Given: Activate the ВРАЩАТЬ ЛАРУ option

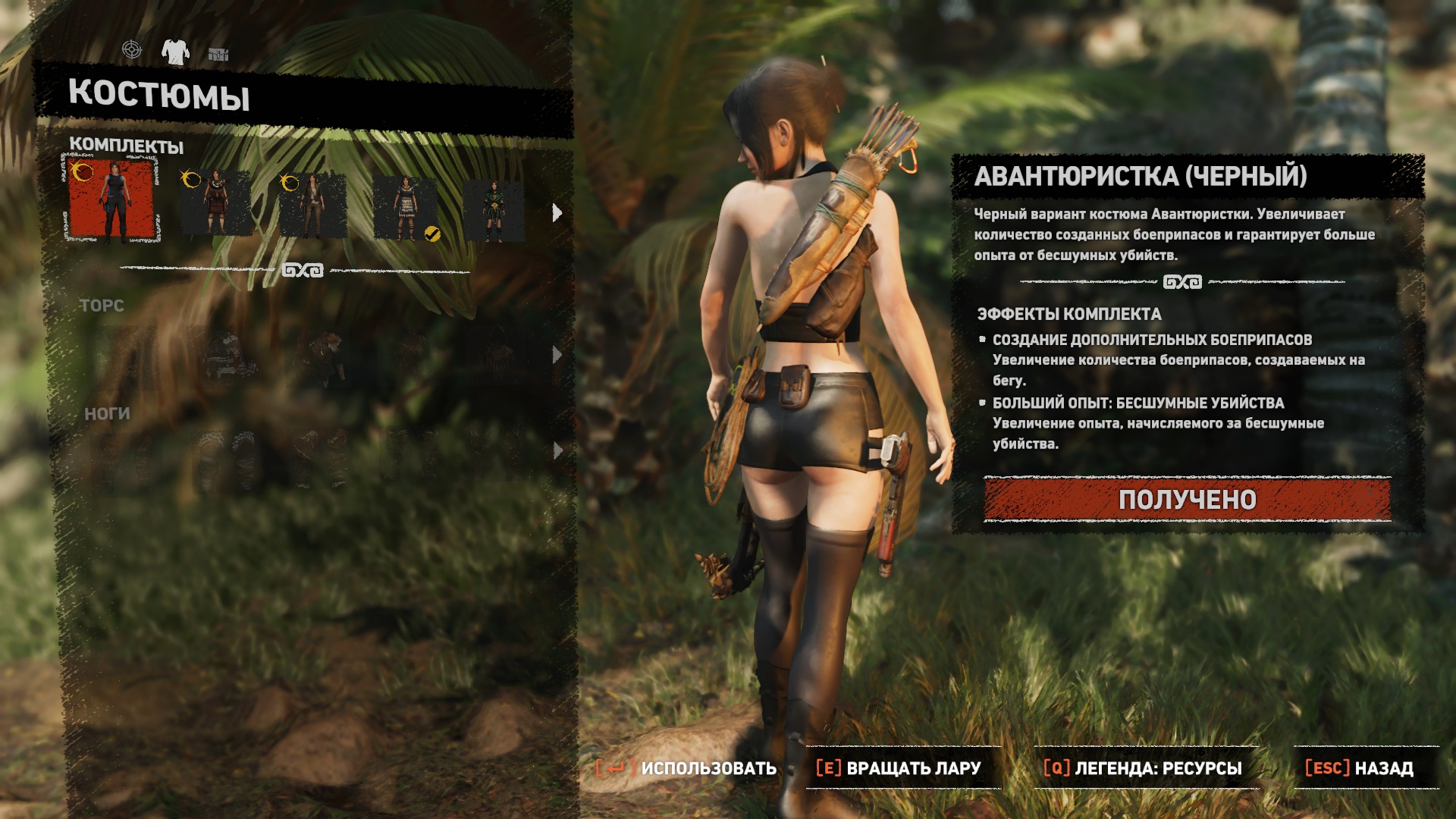Looking at the screenshot, I should coord(899,768).
